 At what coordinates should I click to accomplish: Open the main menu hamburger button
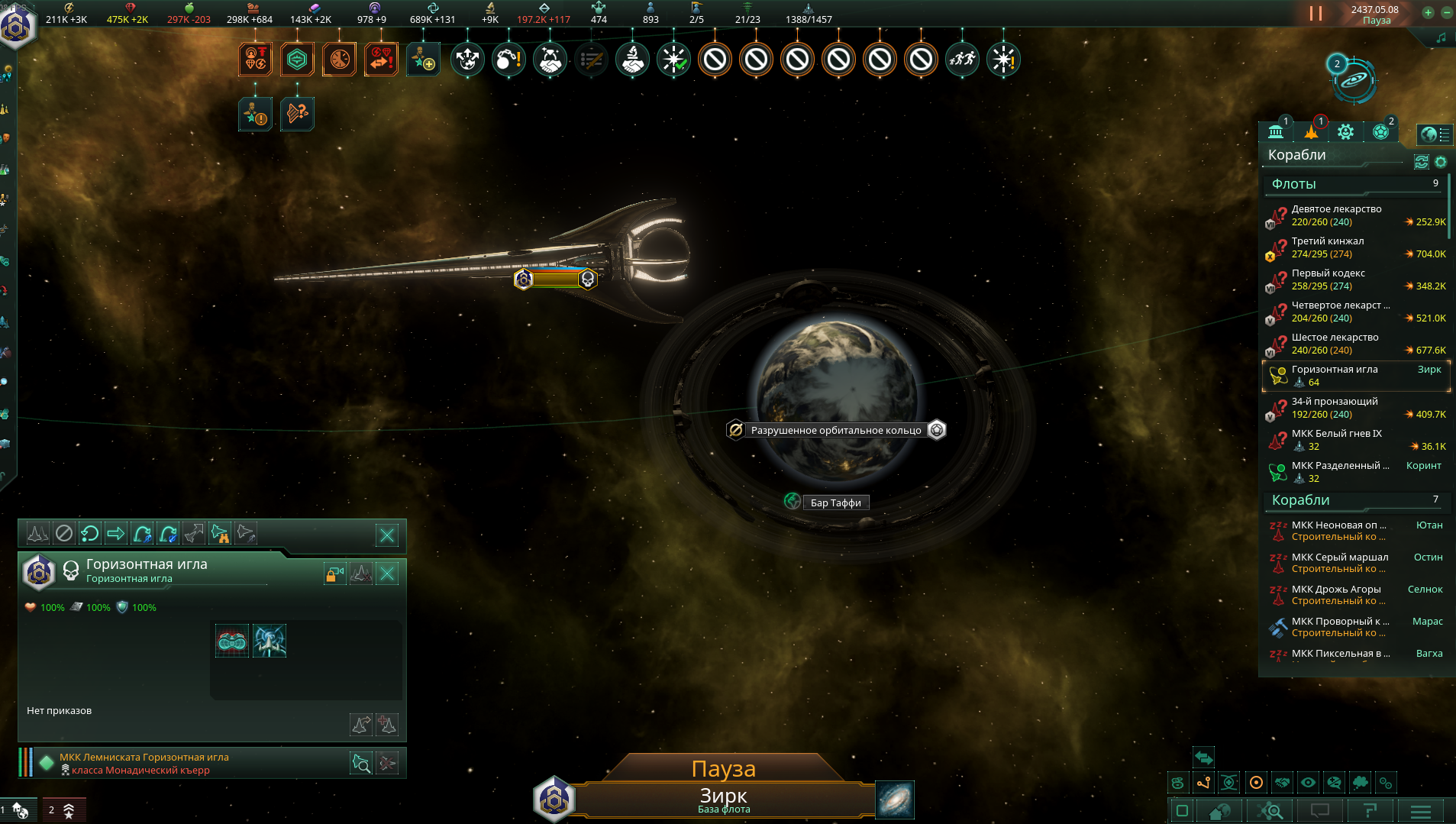click(1420, 811)
